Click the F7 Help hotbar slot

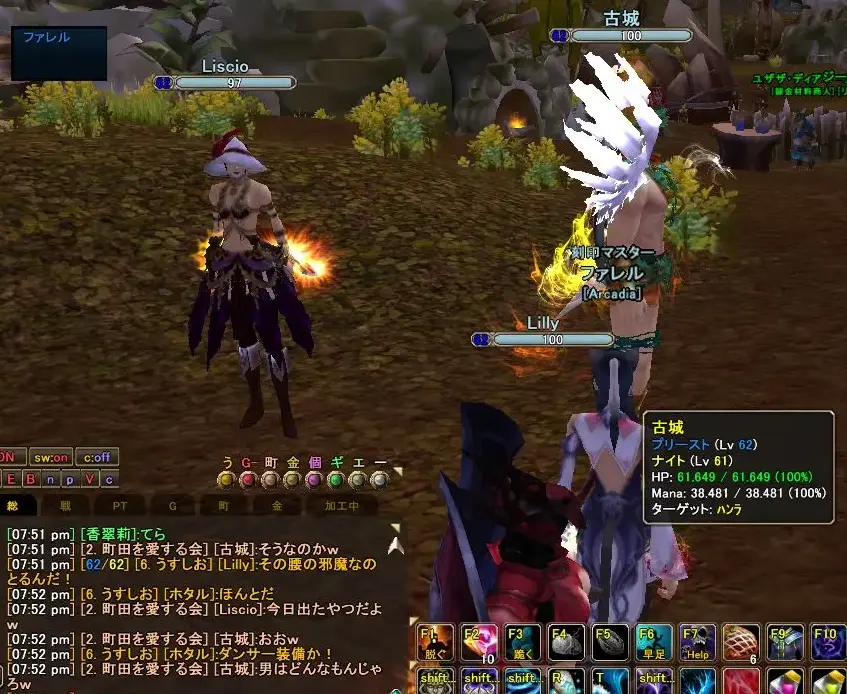tap(698, 643)
